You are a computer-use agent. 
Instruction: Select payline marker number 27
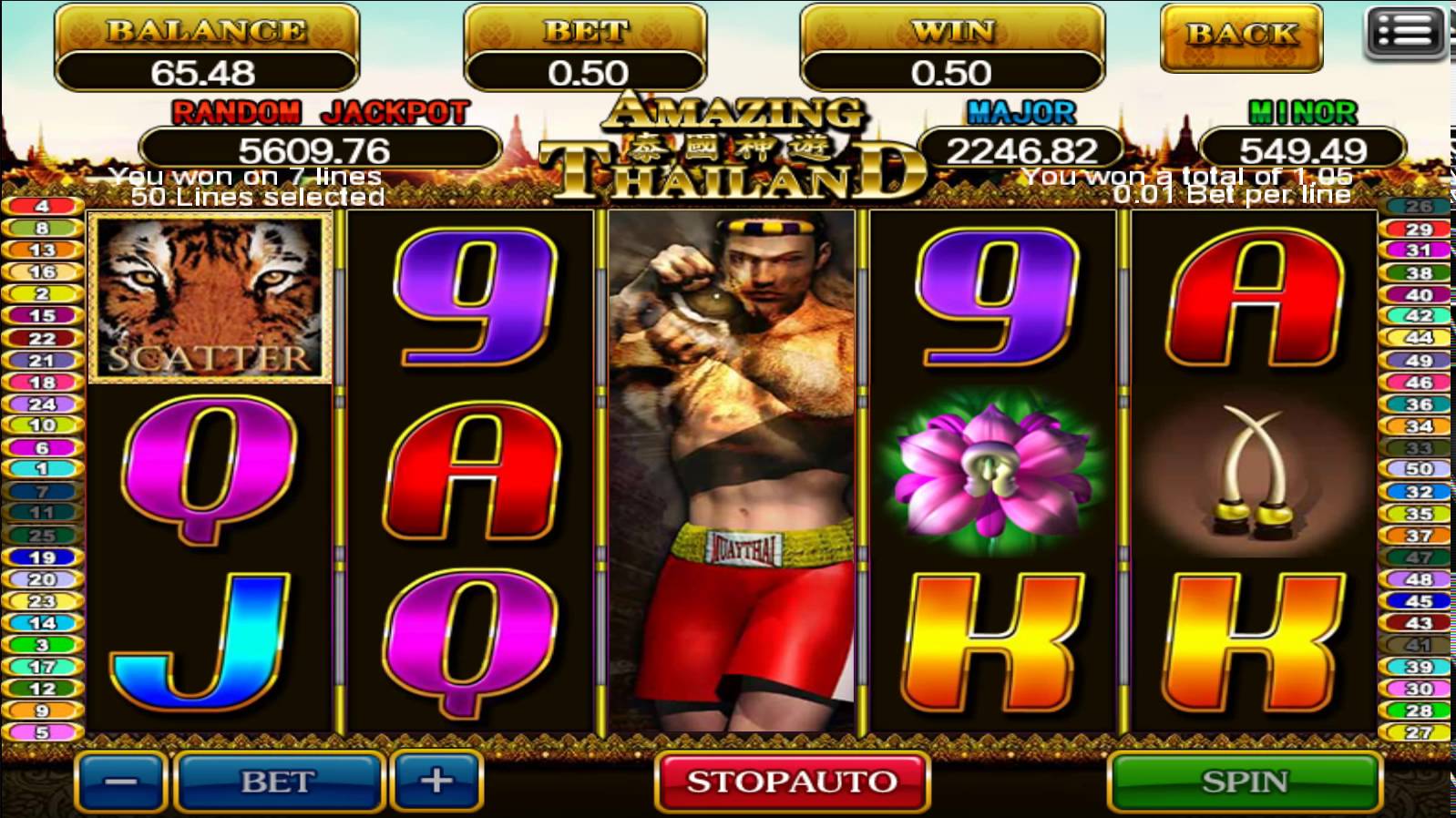point(1418,732)
